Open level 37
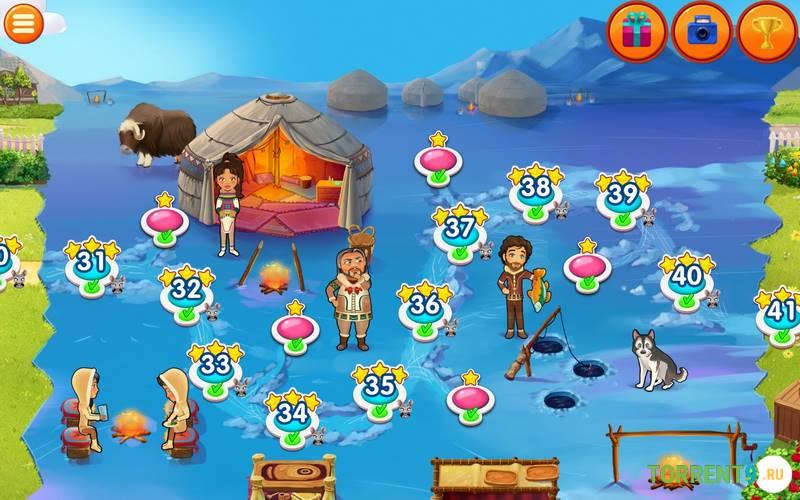Screen dimensions: 800x500 point(460,231)
